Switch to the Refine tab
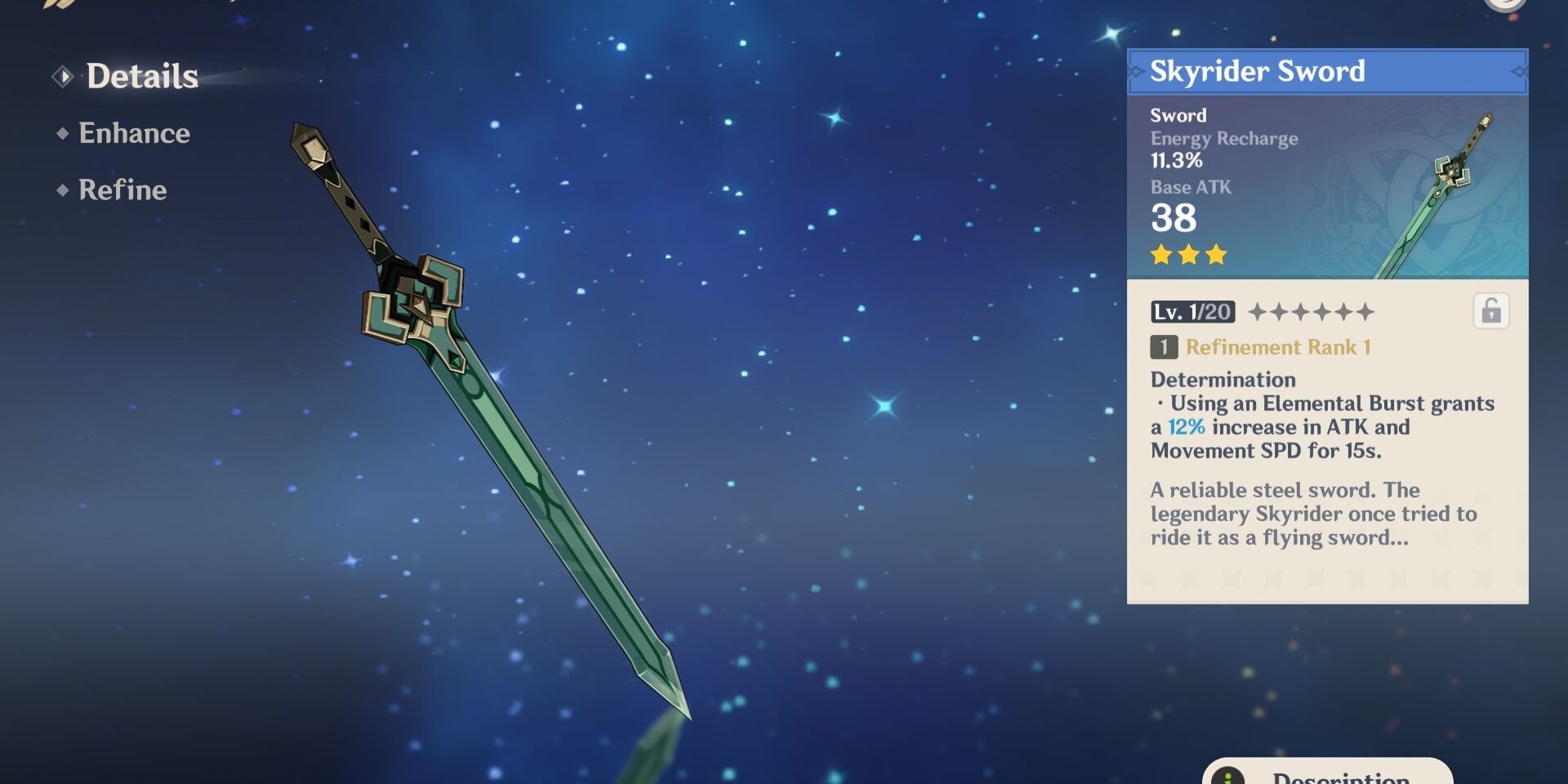 point(122,190)
